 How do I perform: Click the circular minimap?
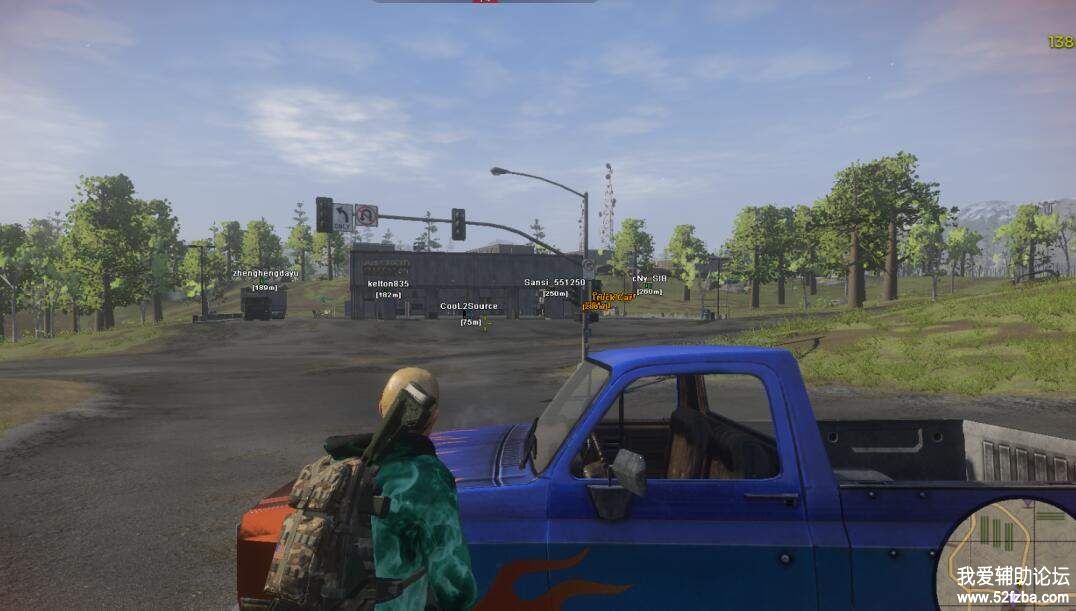tap(1008, 556)
